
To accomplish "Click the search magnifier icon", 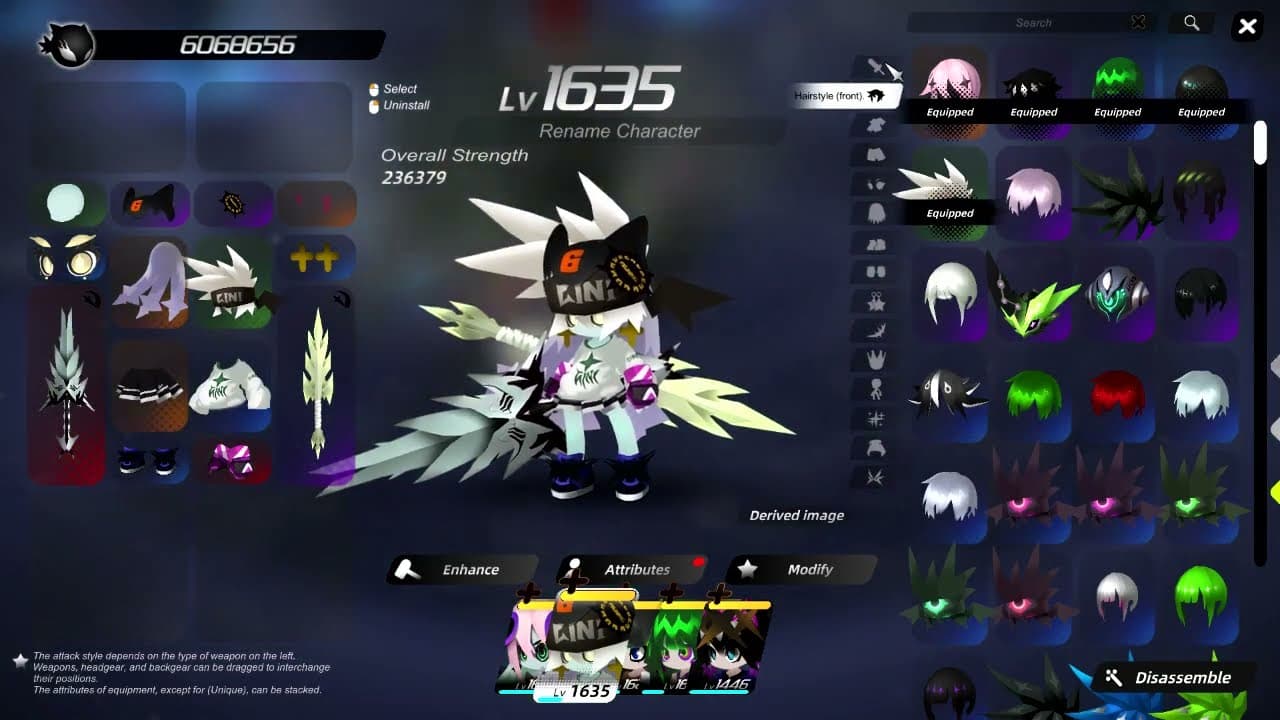I will coord(1191,23).
